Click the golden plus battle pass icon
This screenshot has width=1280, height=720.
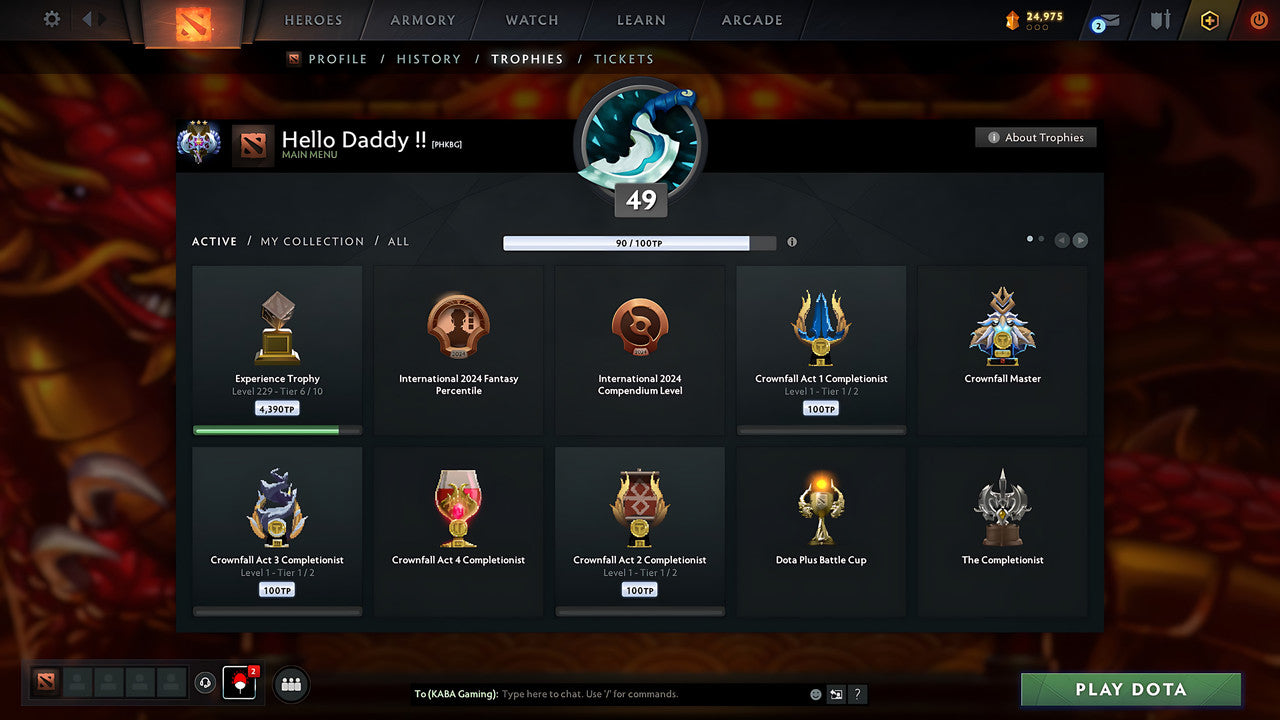click(x=1208, y=19)
